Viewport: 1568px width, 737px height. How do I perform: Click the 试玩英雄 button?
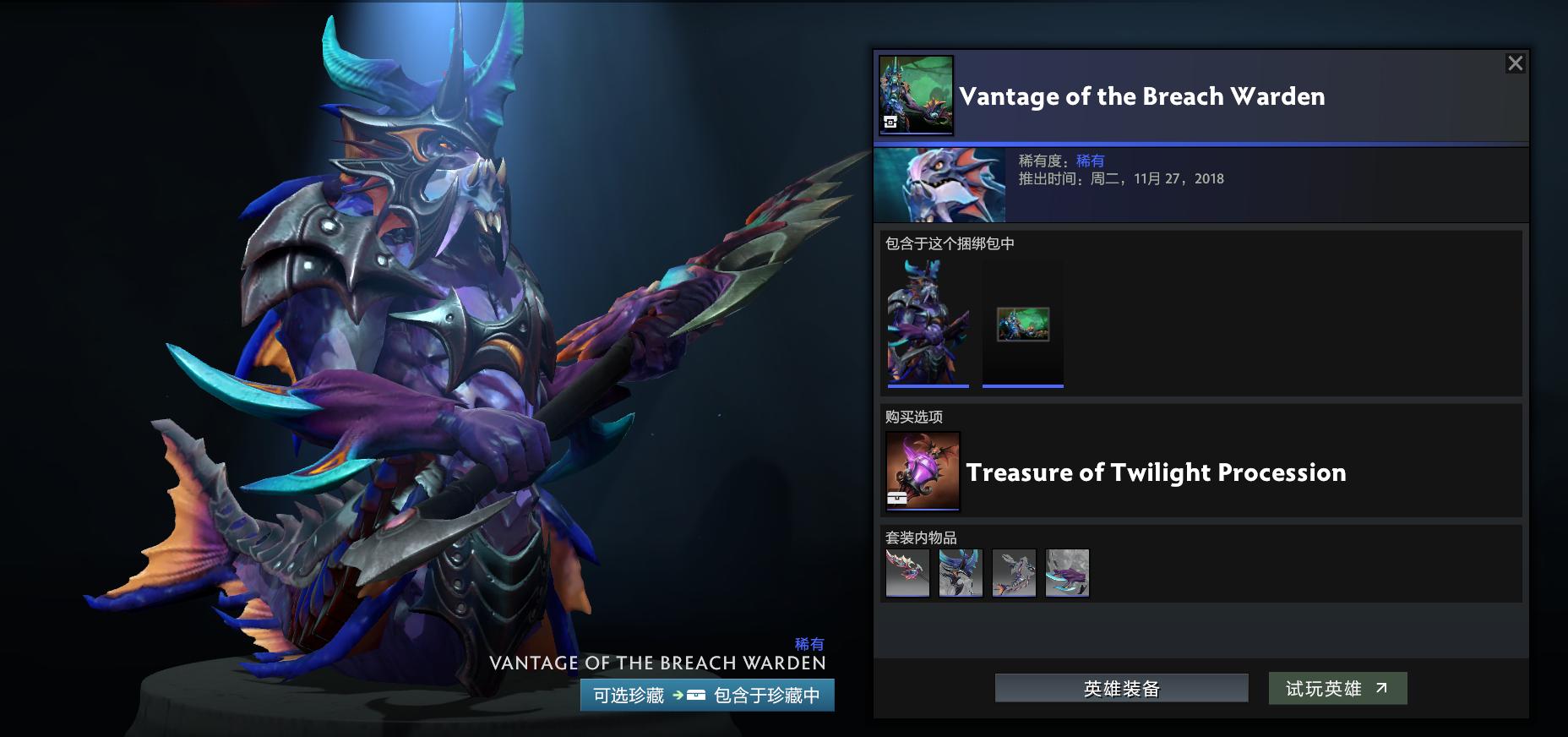1337,687
